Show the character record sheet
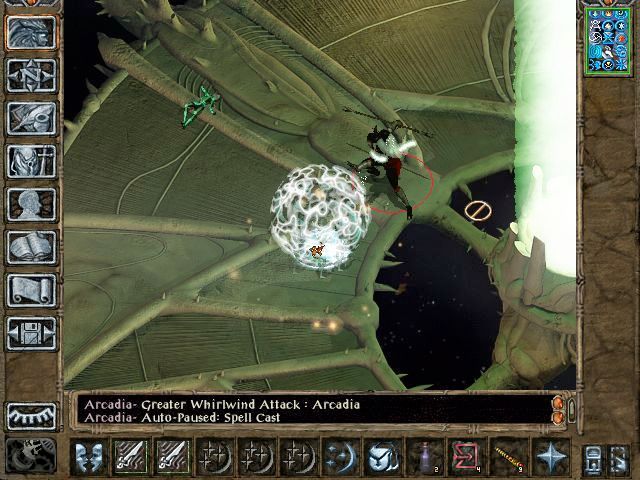The height and width of the screenshot is (480, 640). tap(31, 204)
